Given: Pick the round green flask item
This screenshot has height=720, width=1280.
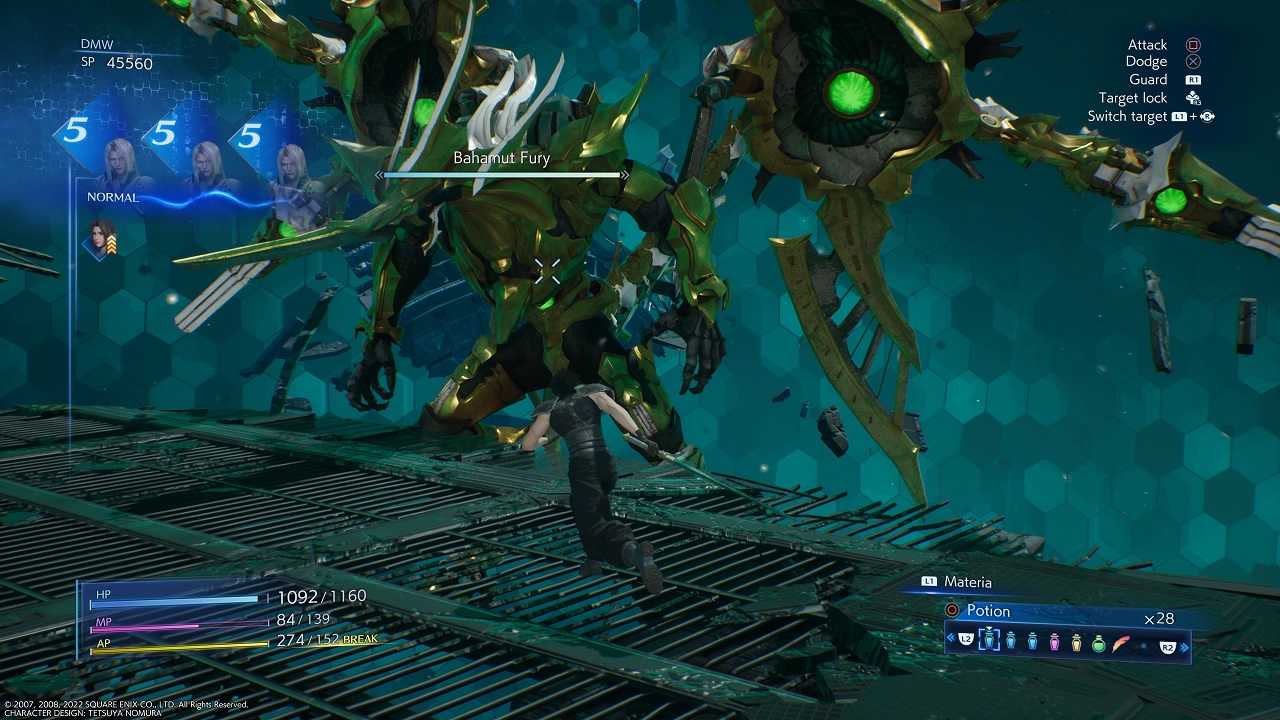Looking at the screenshot, I should pyautogui.click(x=1099, y=644).
